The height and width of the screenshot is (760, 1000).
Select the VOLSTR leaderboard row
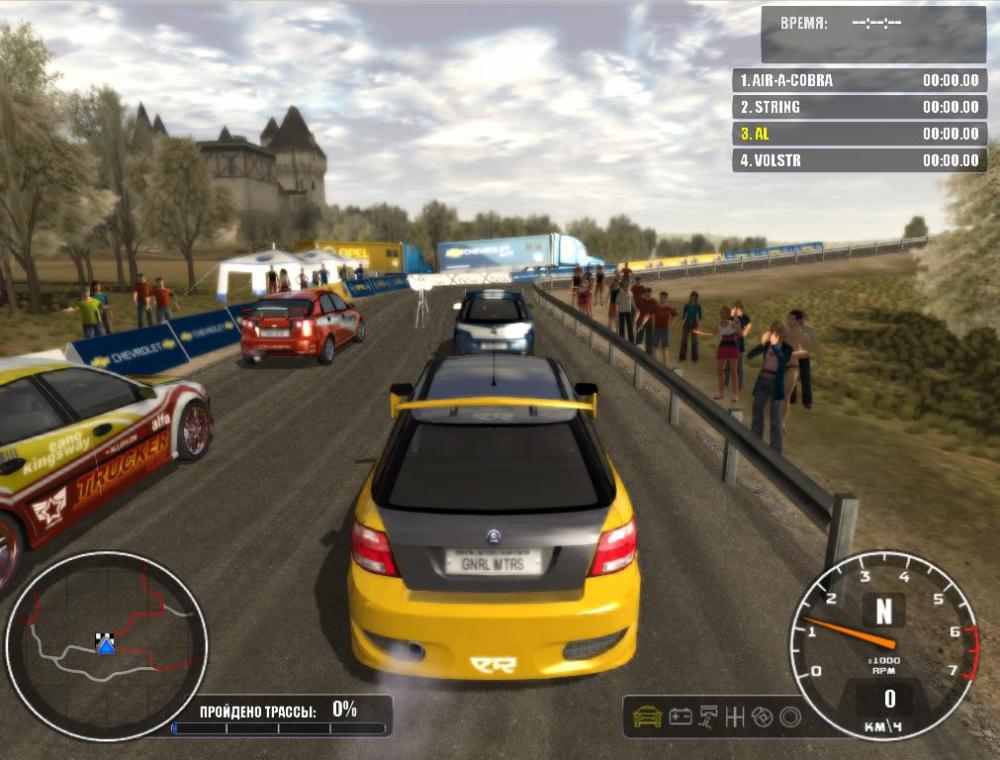click(x=859, y=160)
